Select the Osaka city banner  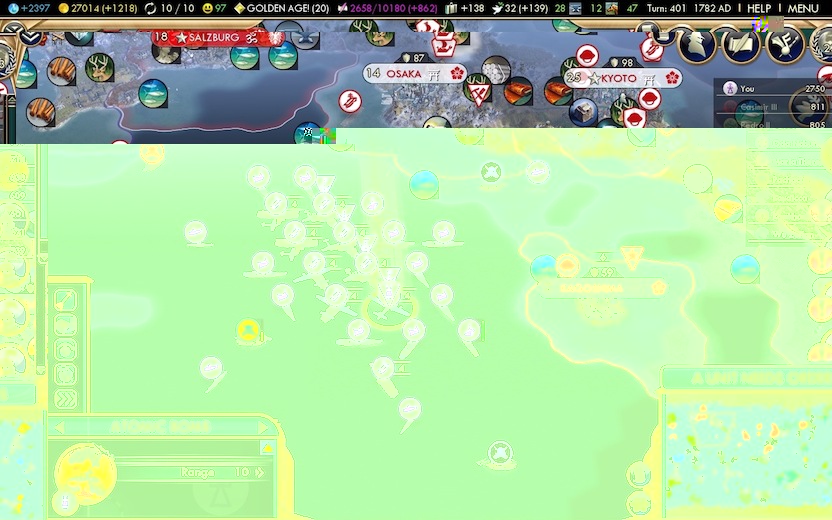(x=403, y=73)
